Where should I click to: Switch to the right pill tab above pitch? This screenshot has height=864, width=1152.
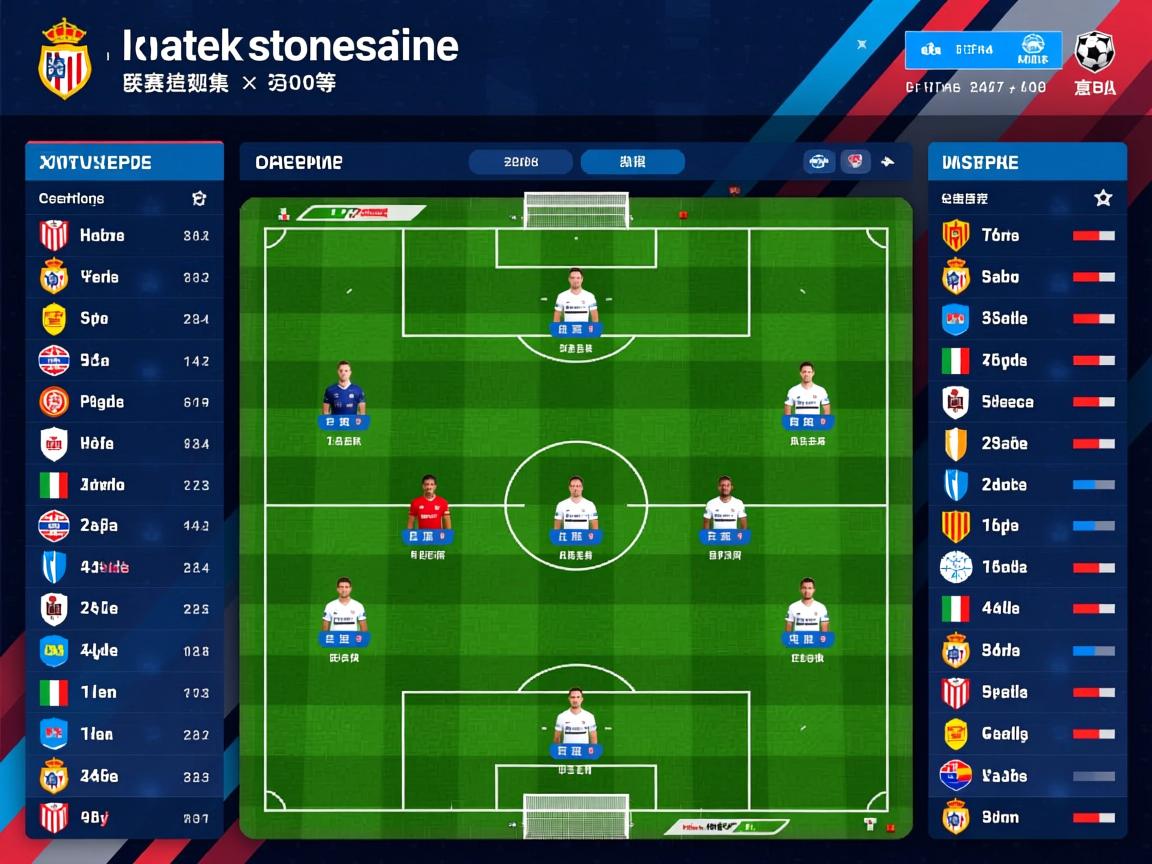tap(632, 162)
